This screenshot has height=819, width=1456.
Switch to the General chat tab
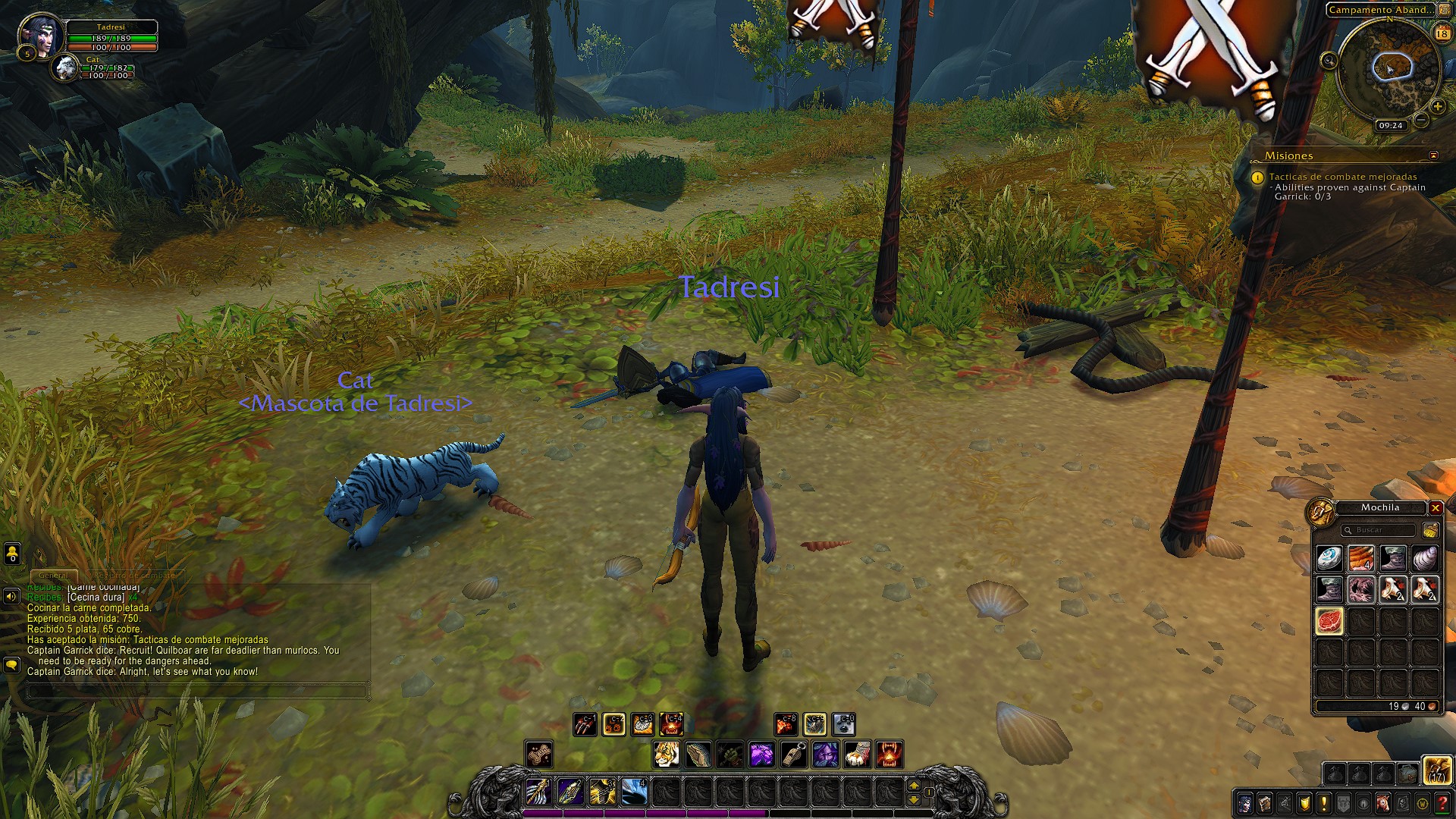point(54,576)
